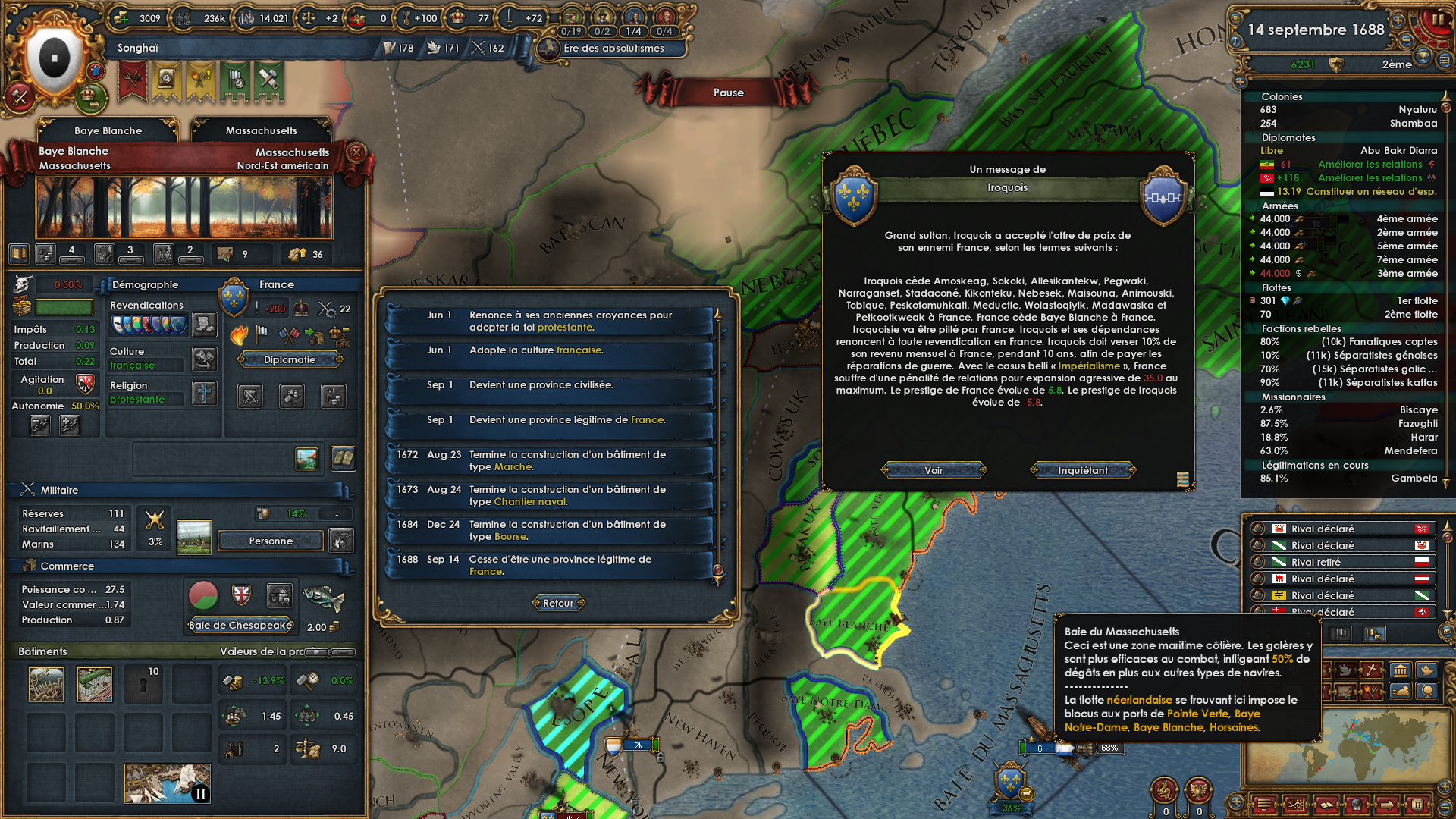Screen dimensions: 1456x819
Task: Open message settings via stacked-lines icon in popup
Action: (x=1182, y=479)
